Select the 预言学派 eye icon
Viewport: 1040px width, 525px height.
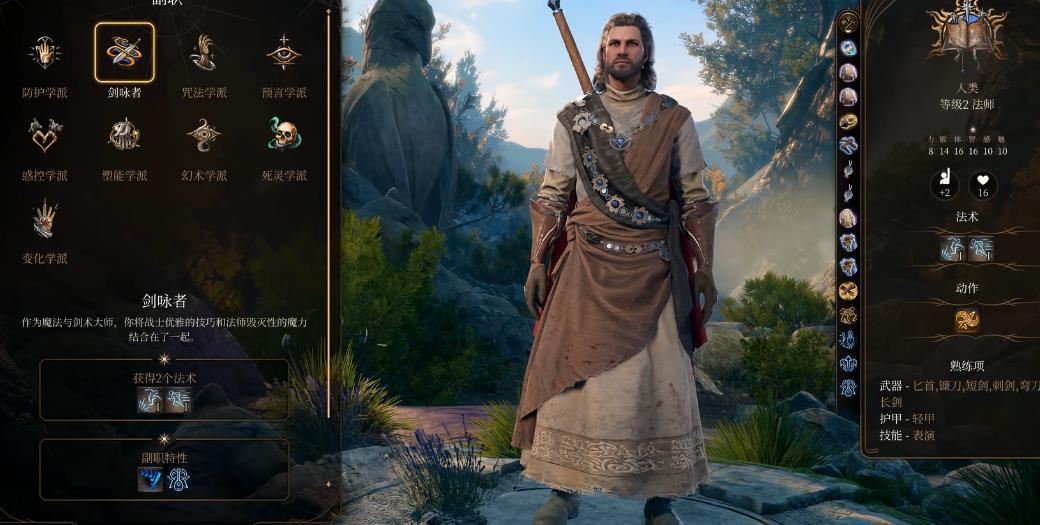coord(284,52)
